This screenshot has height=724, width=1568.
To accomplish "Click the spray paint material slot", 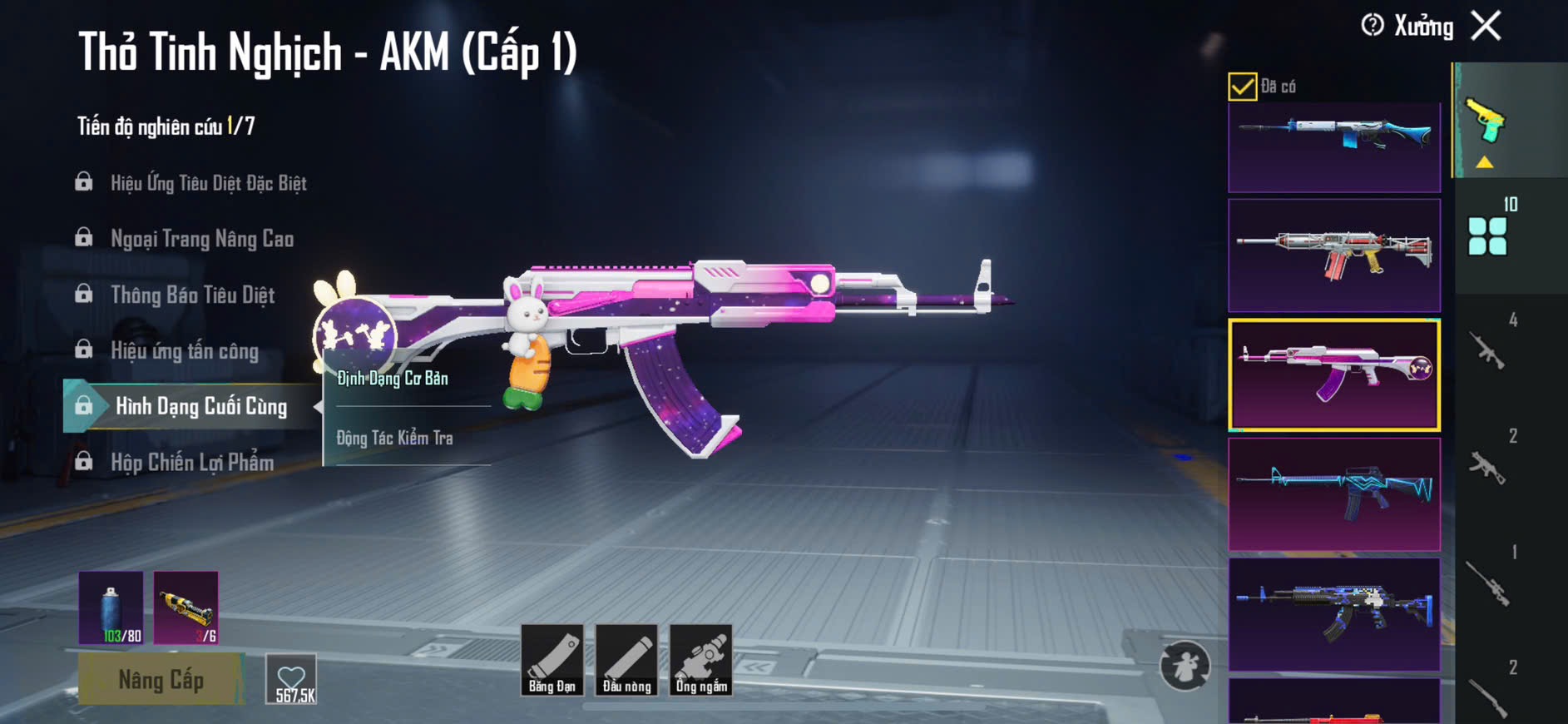I will click(111, 607).
